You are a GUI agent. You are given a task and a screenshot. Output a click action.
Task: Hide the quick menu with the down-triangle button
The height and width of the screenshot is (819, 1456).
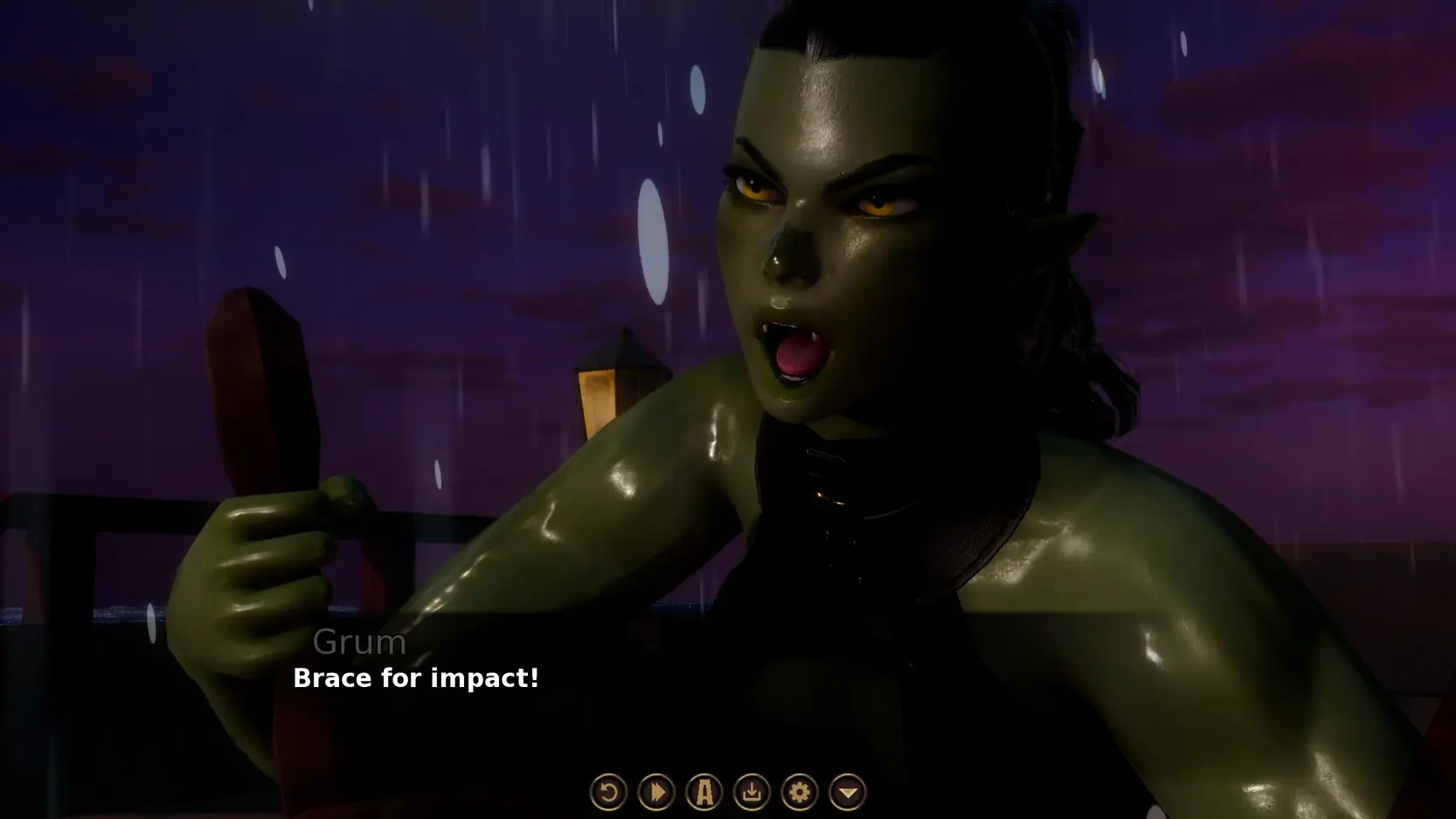tap(847, 792)
